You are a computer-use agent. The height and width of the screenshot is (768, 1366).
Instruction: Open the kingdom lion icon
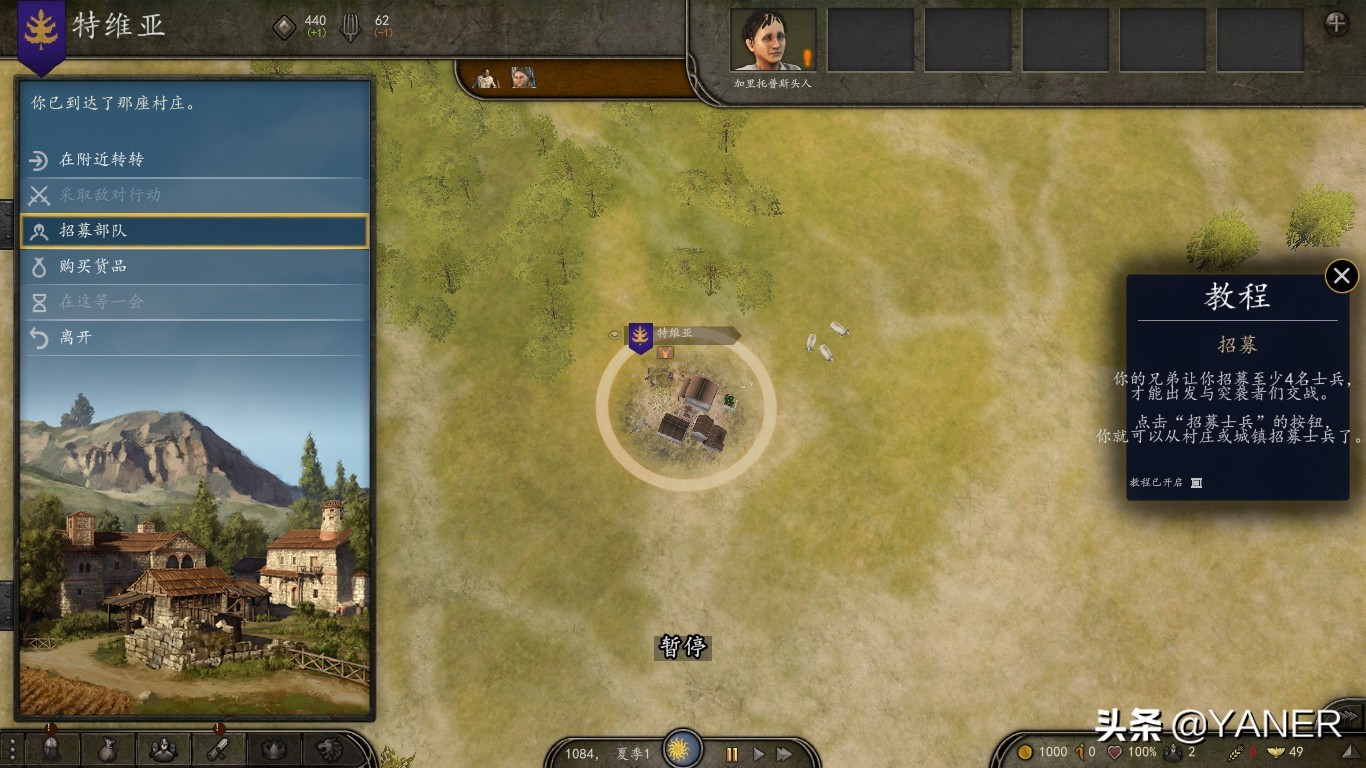[330, 748]
